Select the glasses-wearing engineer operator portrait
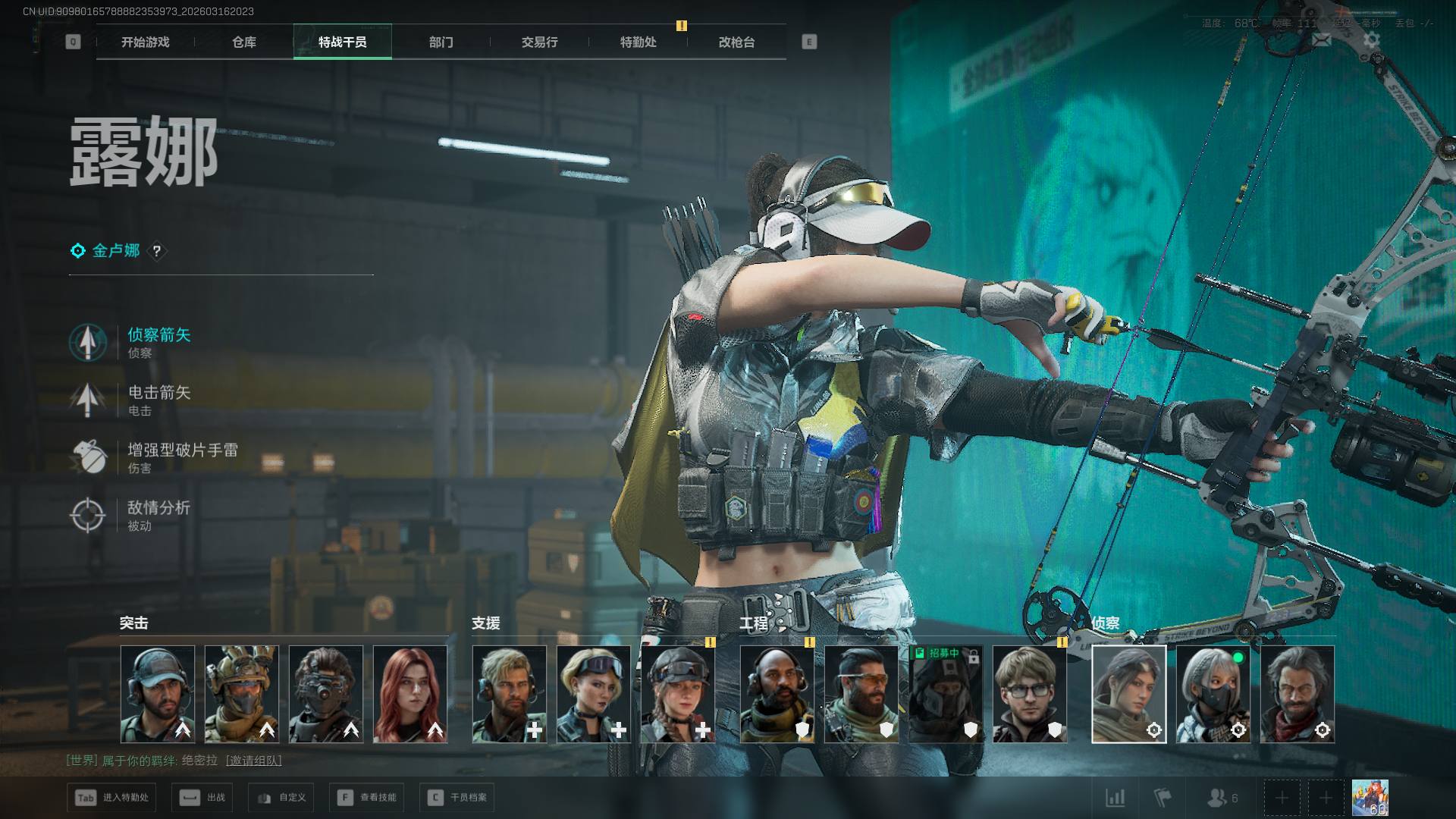Screen dimensions: 1456x819 [1029, 694]
